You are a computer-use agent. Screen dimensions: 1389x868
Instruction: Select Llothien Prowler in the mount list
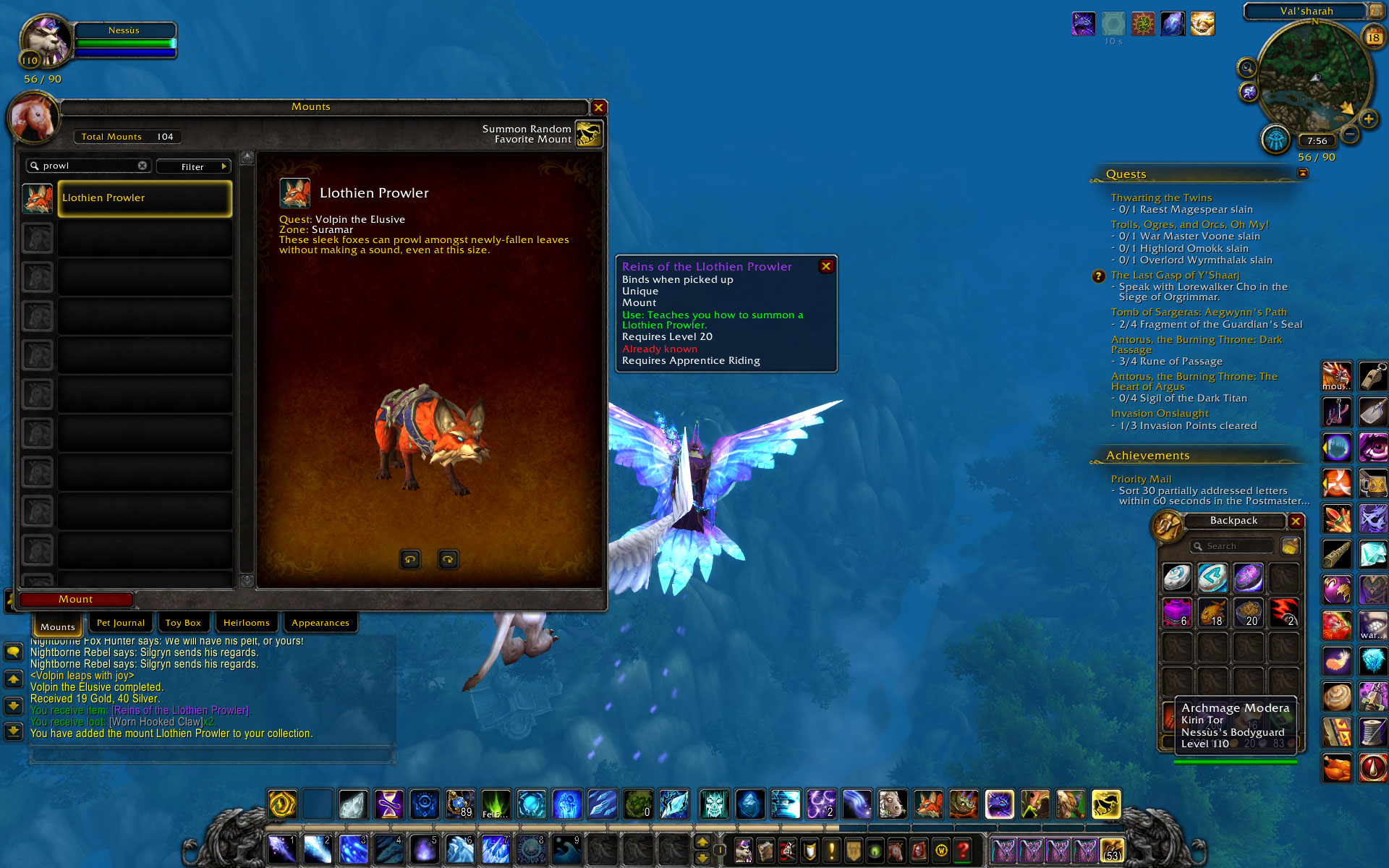tap(145, 198)
